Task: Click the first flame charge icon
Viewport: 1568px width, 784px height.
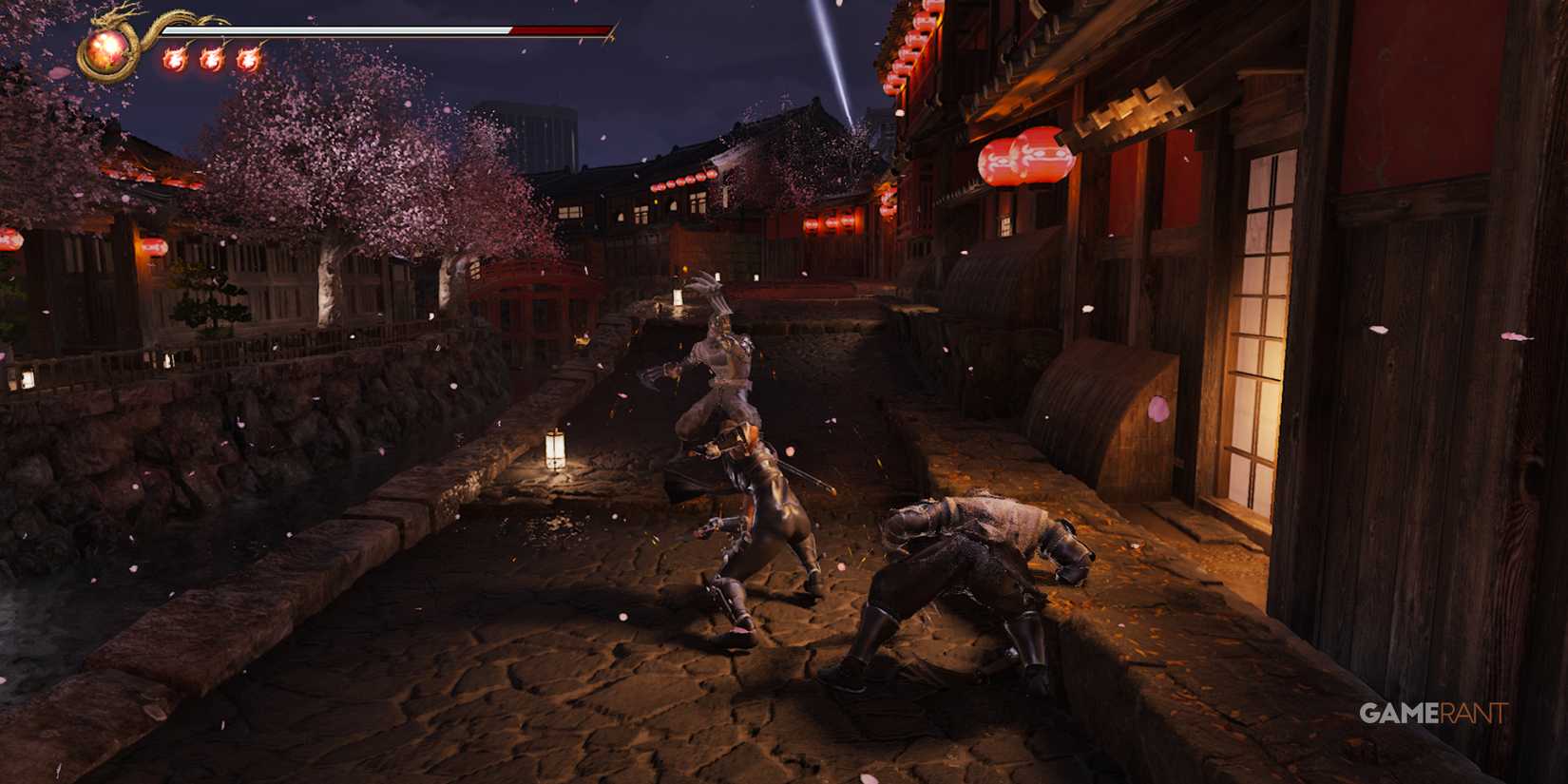Action: (174, 59)
